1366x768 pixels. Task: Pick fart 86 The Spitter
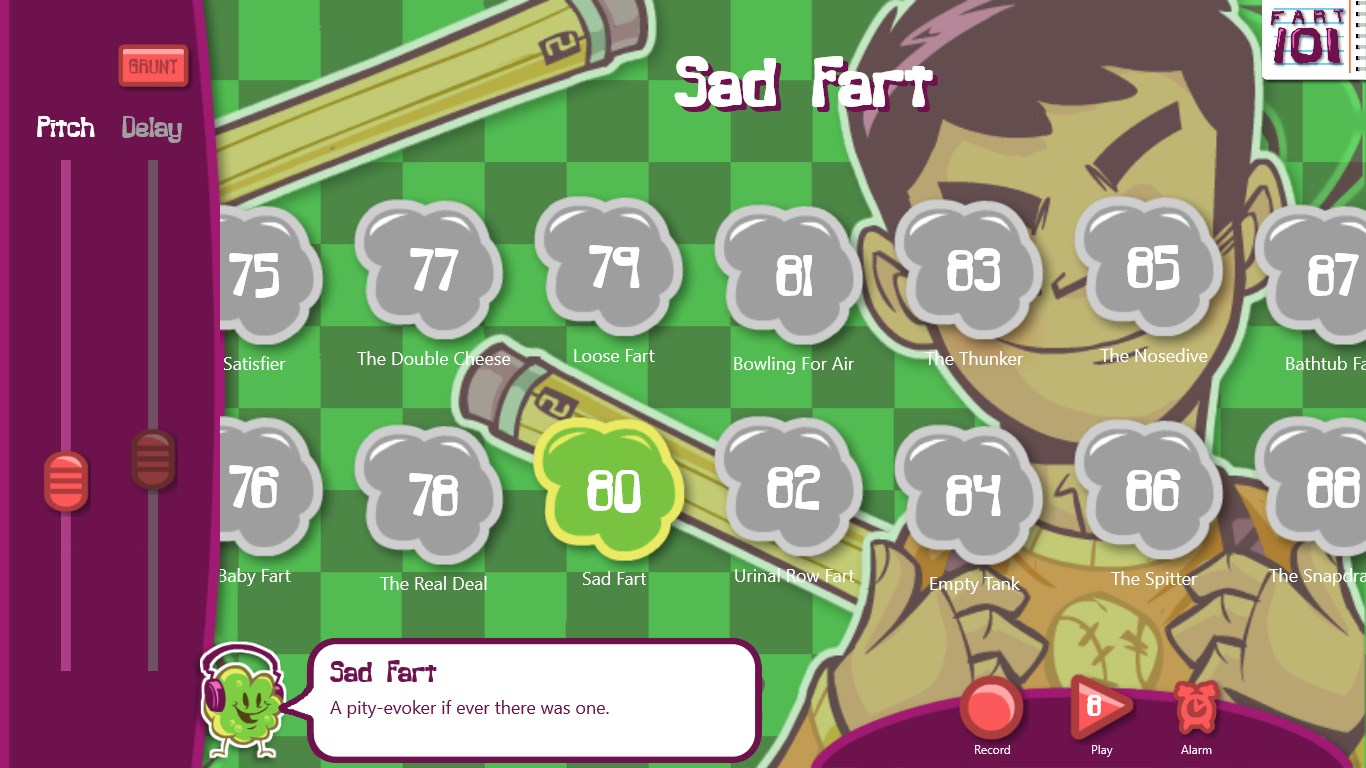coord(1153,490)
